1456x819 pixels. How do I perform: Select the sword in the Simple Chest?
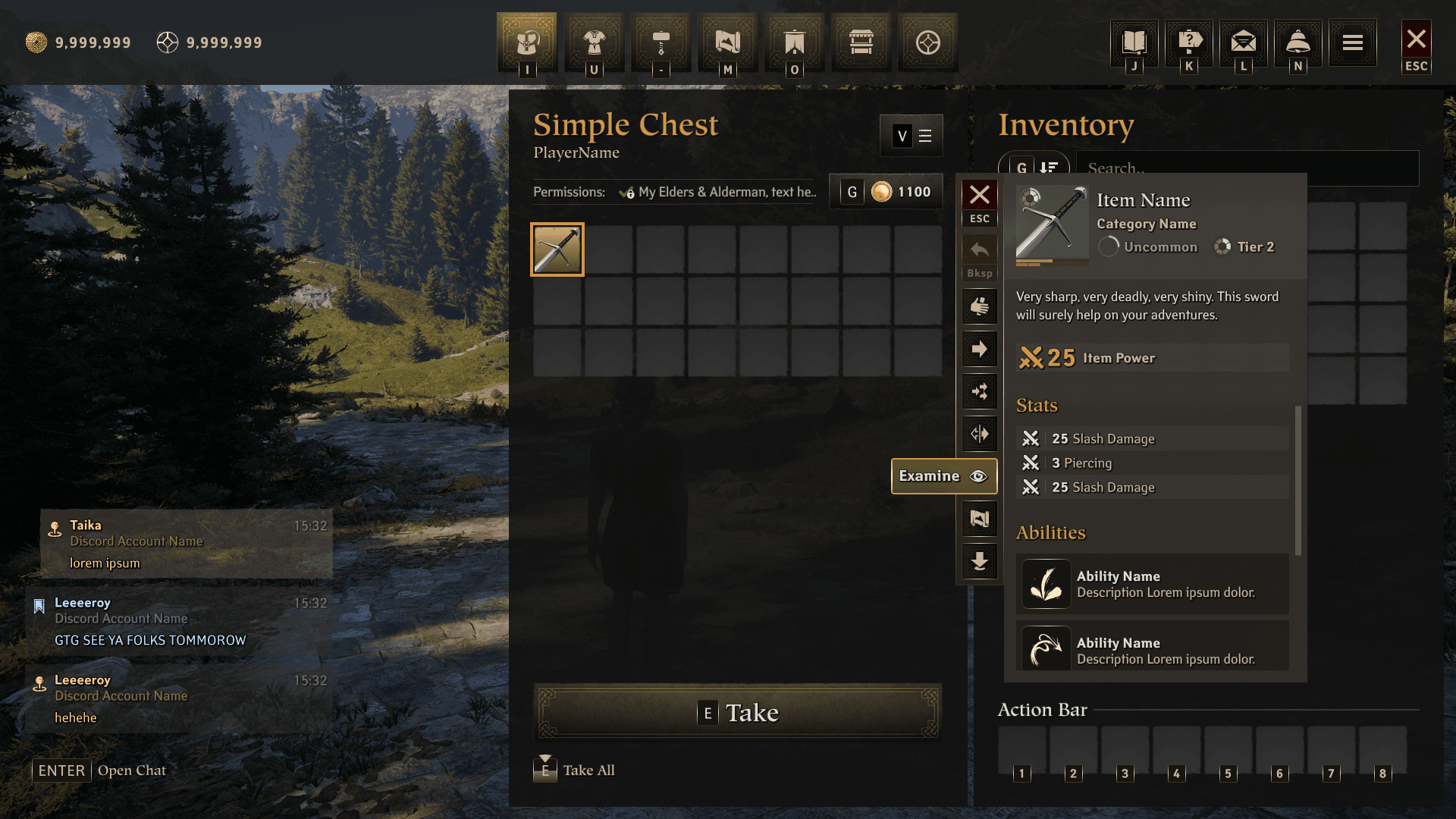point(557,249)
